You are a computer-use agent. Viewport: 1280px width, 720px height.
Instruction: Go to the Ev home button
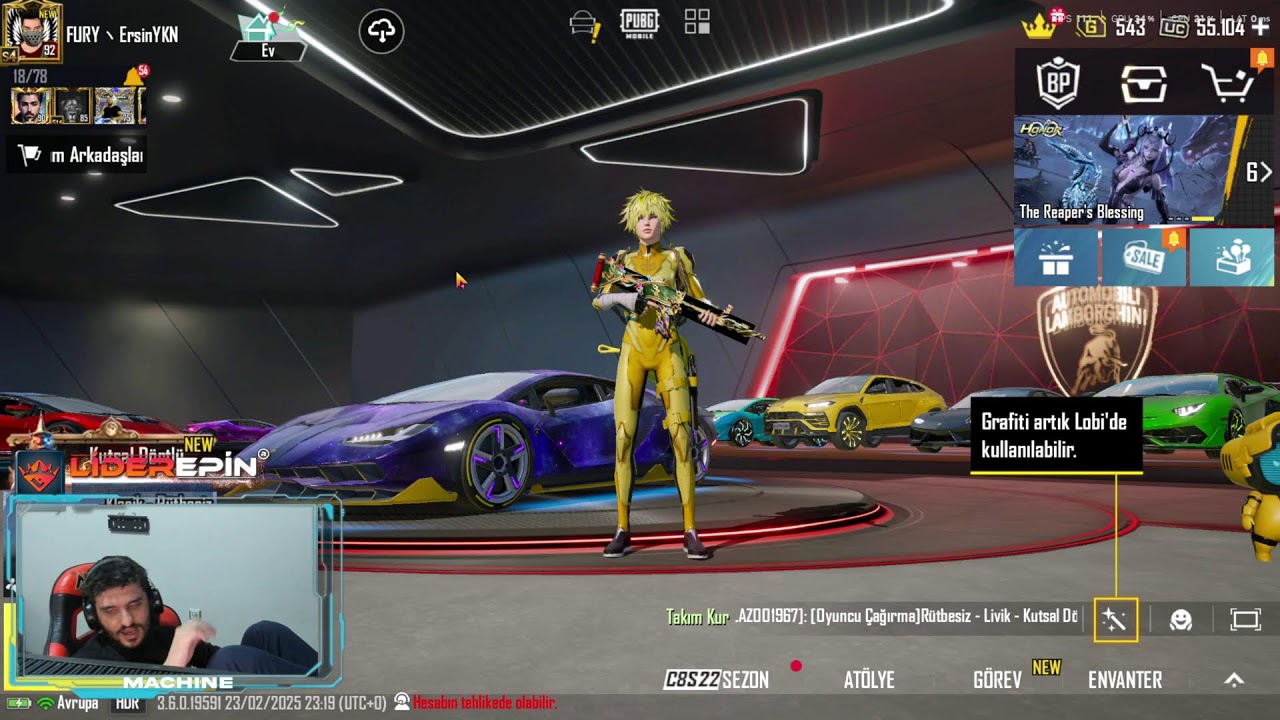point(267,36)
